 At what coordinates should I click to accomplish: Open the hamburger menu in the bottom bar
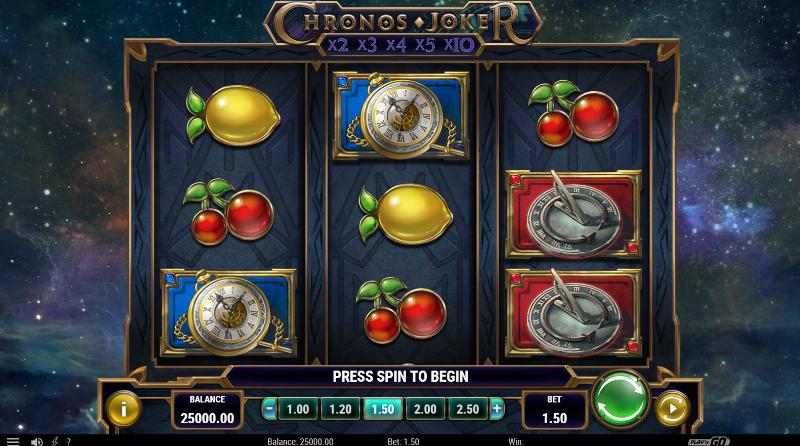(13, 440)
